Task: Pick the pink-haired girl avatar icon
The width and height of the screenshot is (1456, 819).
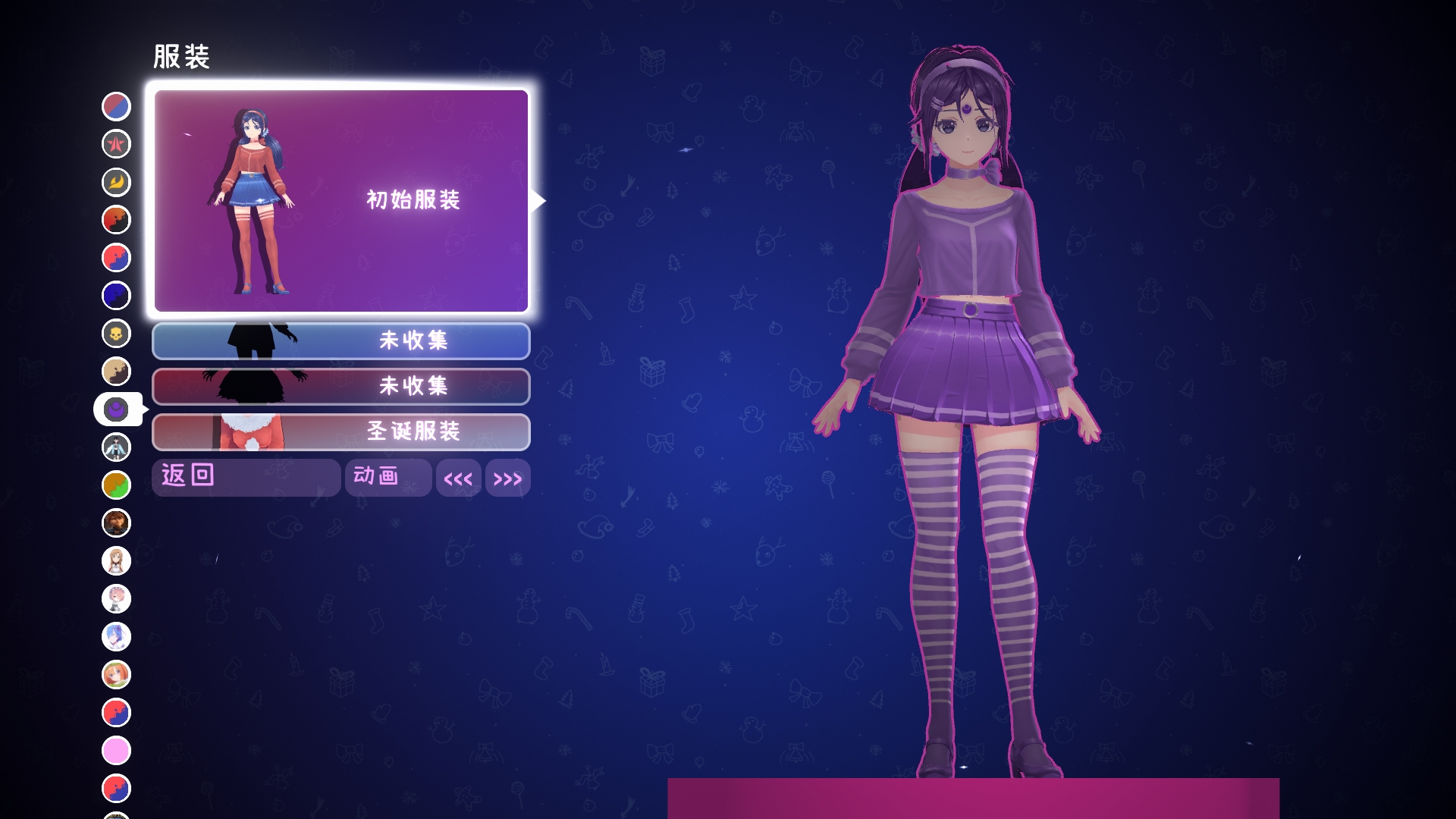Action: click(x=116, y=599)
